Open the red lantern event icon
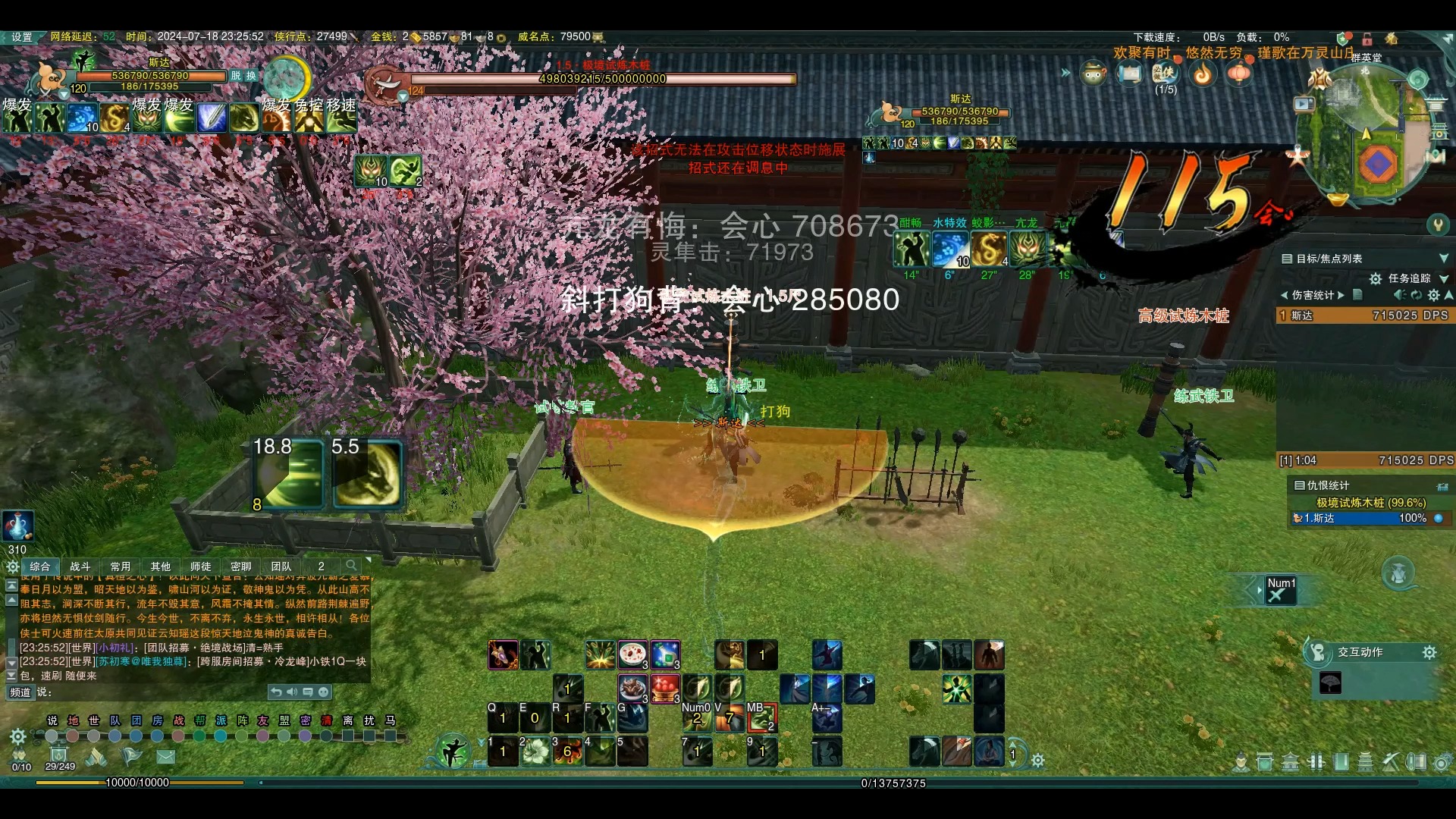The height and width of the screenshot is (819, 1456). 1239,74
